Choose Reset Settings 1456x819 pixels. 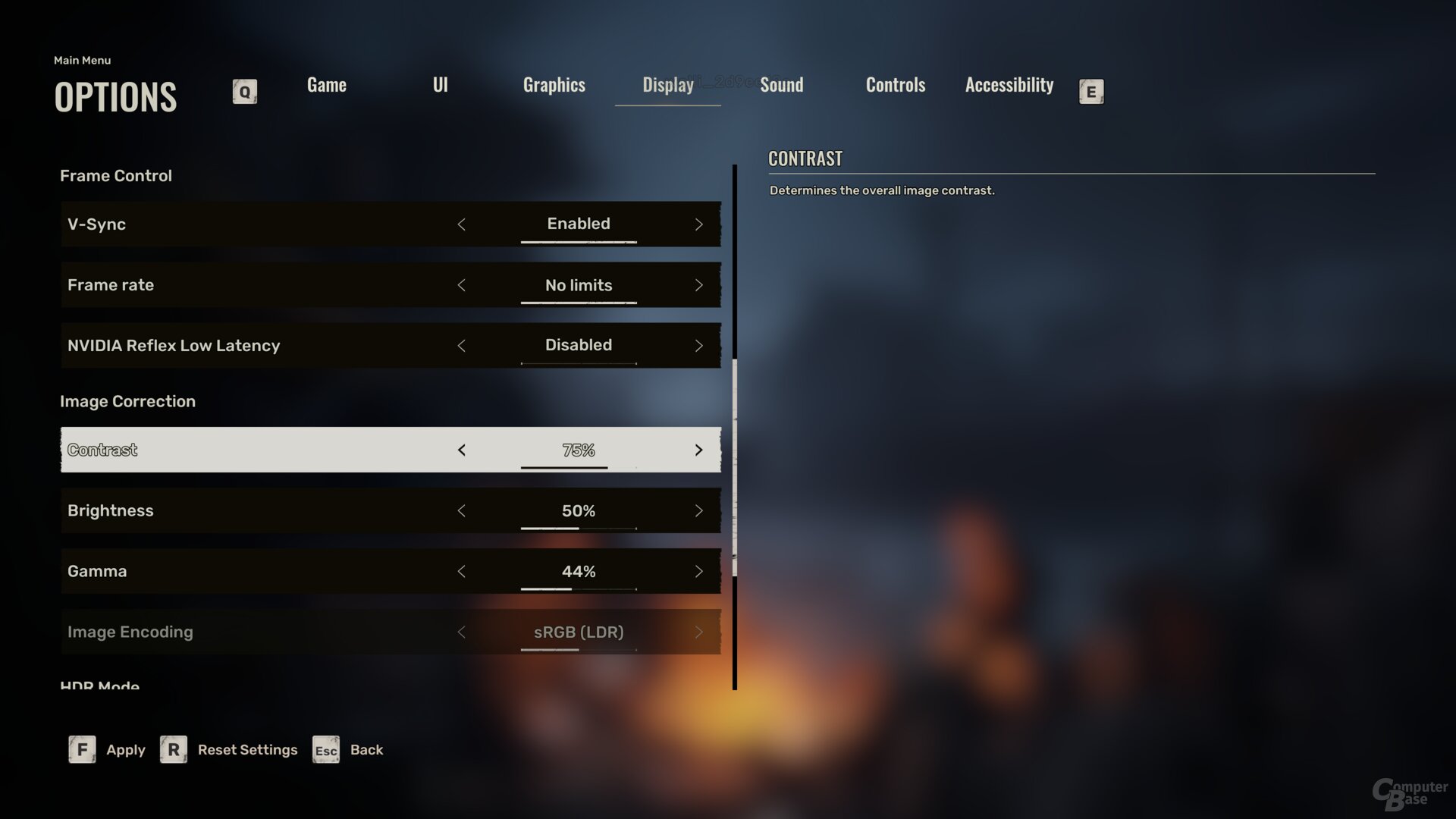pyautogui.click(x=229, y=750)
